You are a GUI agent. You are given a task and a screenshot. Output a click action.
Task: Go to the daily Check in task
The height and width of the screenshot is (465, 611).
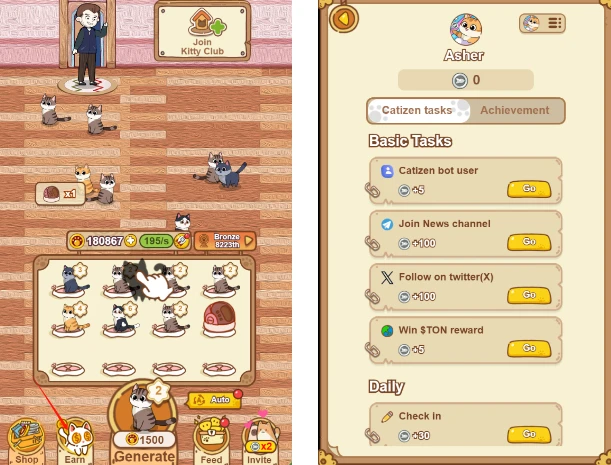point(529,434)
